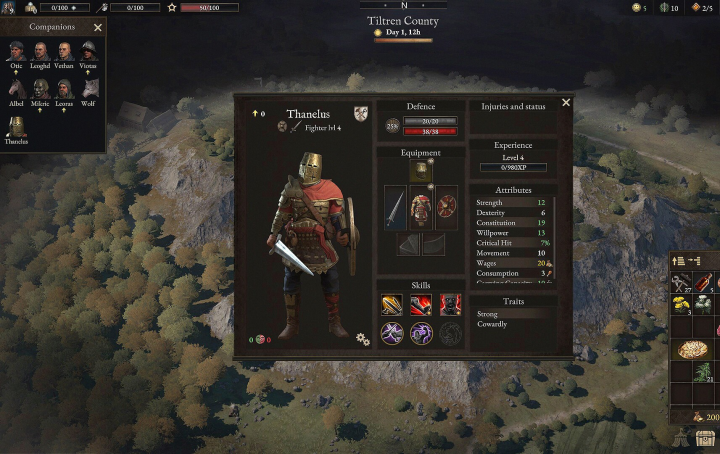Open the treasure chest inventory button
The height and width of the screenshot is (454, 720).
706,438
